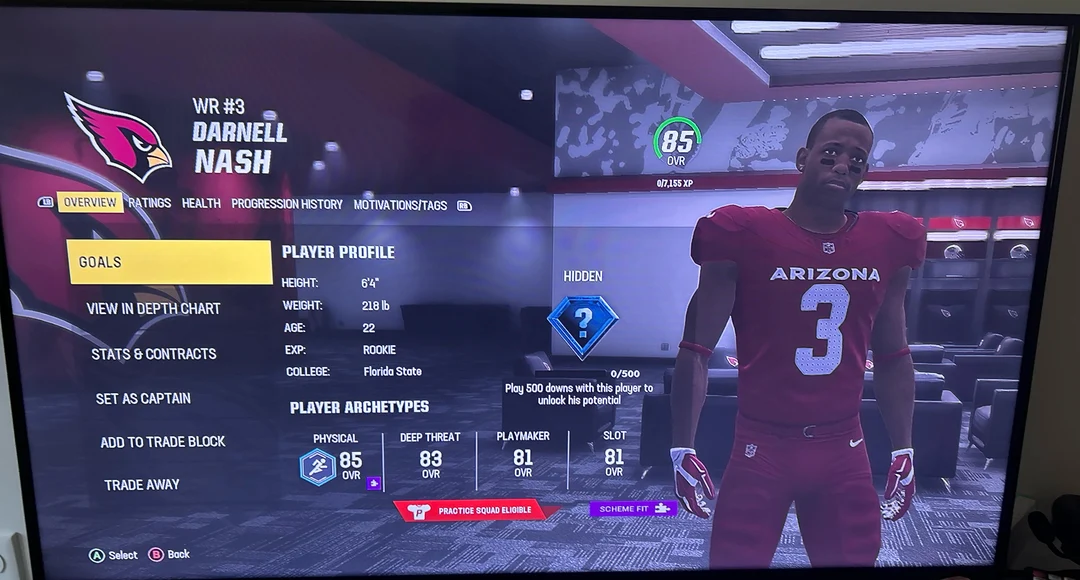Select the Trade Away option
Image resolution: width=1080 pixels, height=580 pixels.
point(142,485)
